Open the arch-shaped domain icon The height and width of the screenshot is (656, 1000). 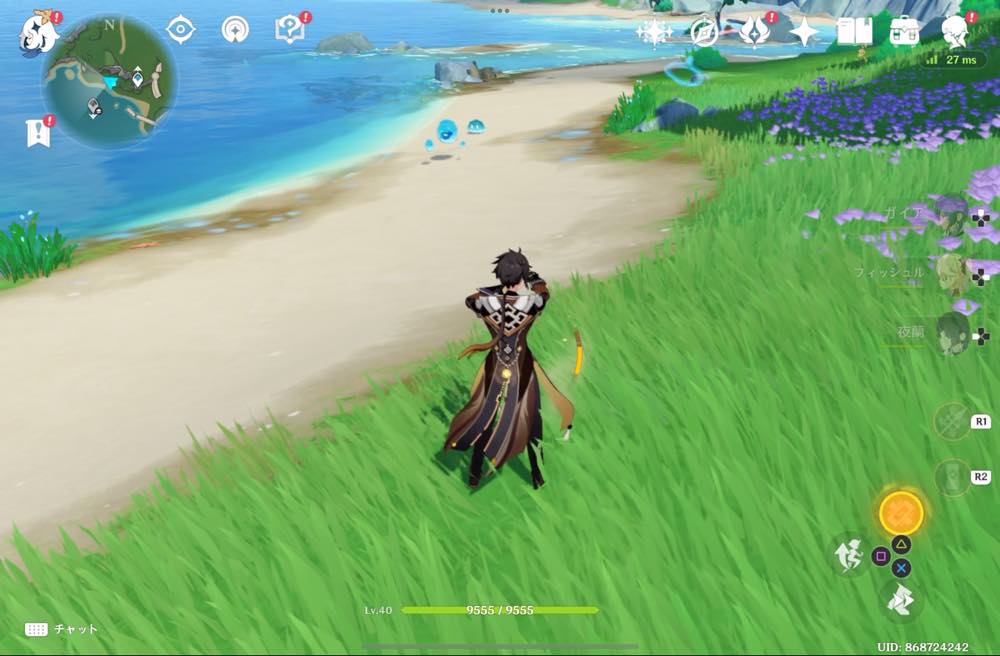click(235, 29)
